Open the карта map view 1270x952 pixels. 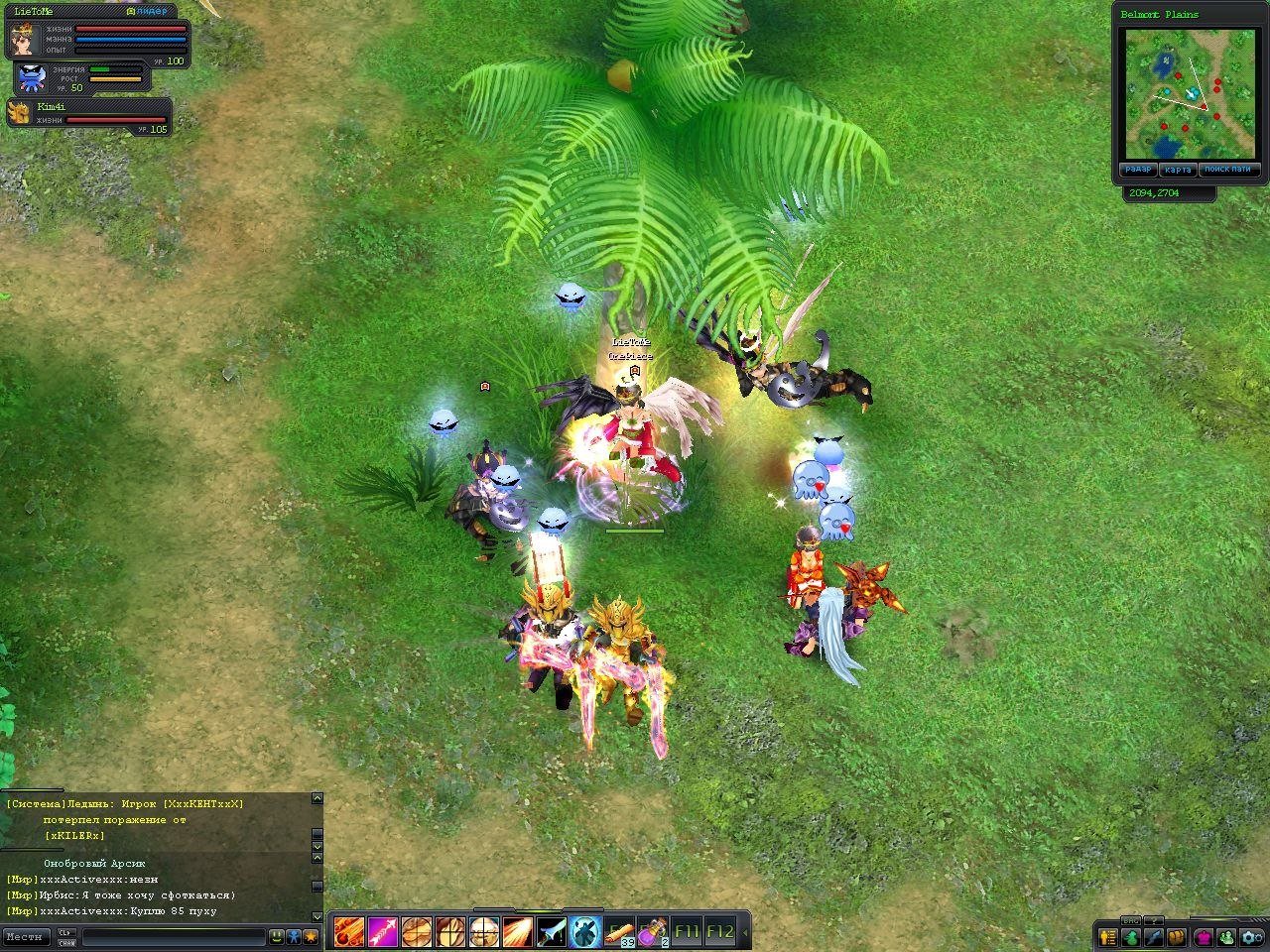point(1178,170)
